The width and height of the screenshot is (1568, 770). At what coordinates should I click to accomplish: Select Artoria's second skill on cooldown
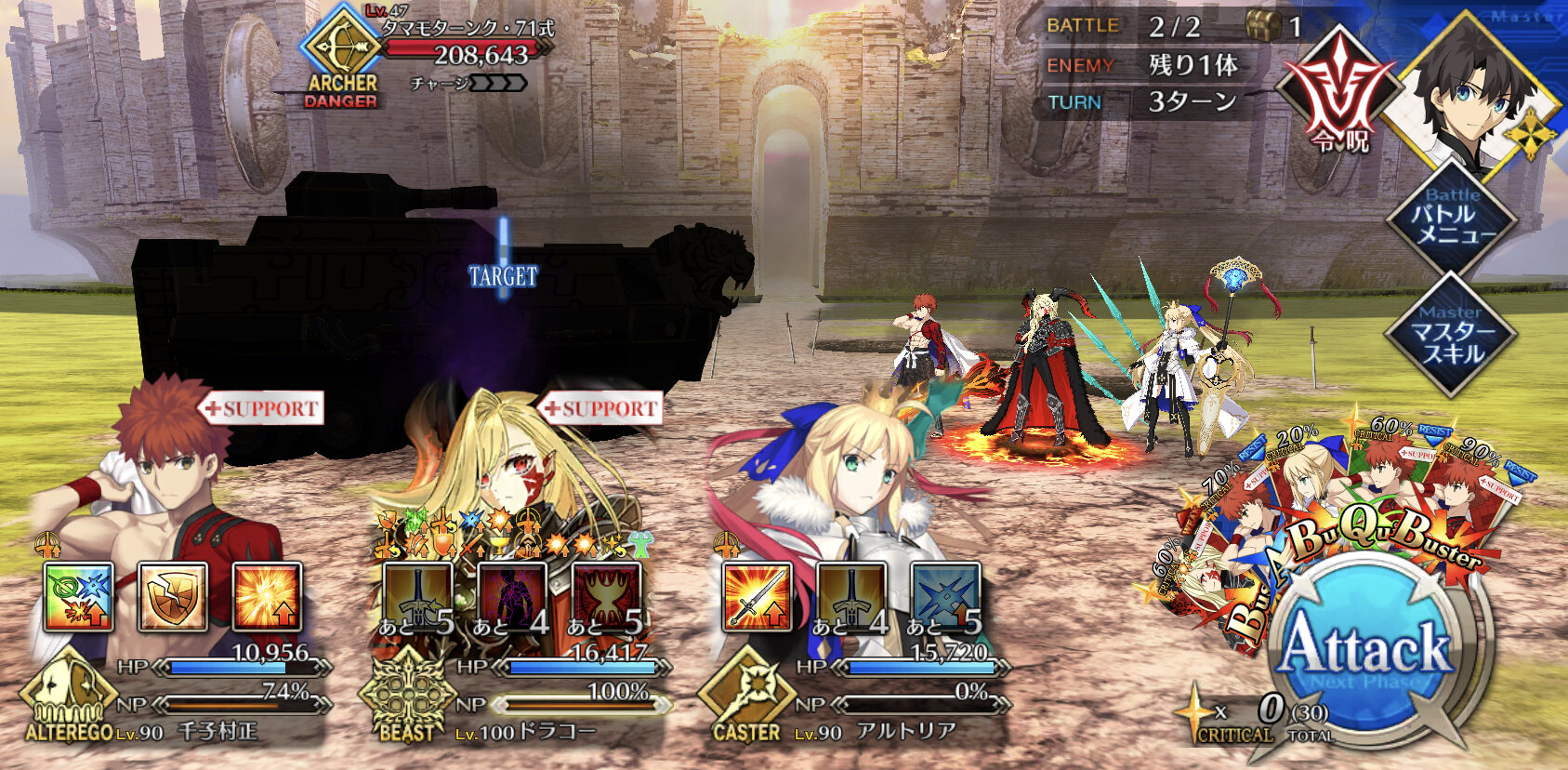click(851, 596)
